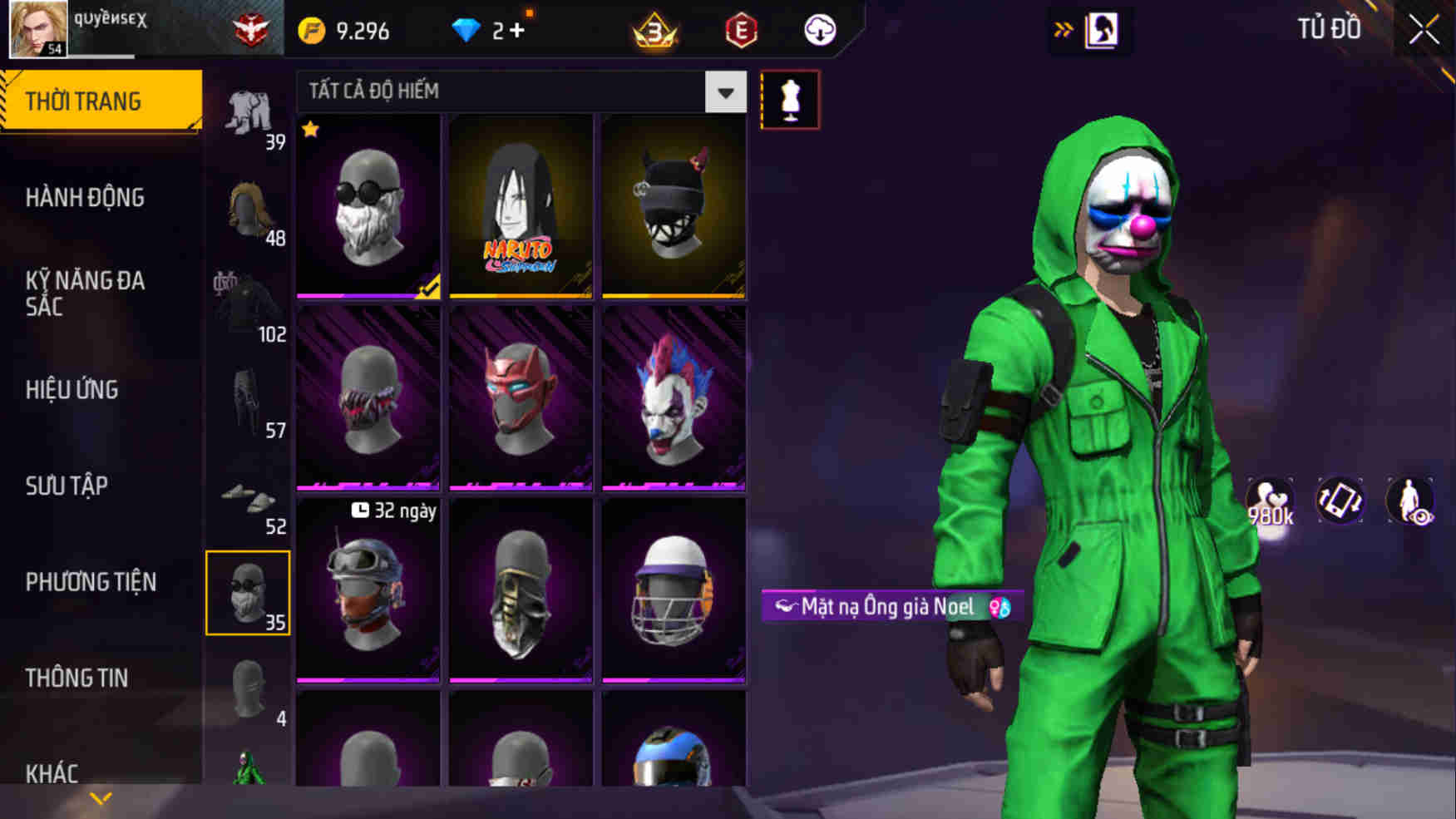
Task: Toggle the gender icon beside Mặt nạ Ông già Noel
Action: click(995, 608)
